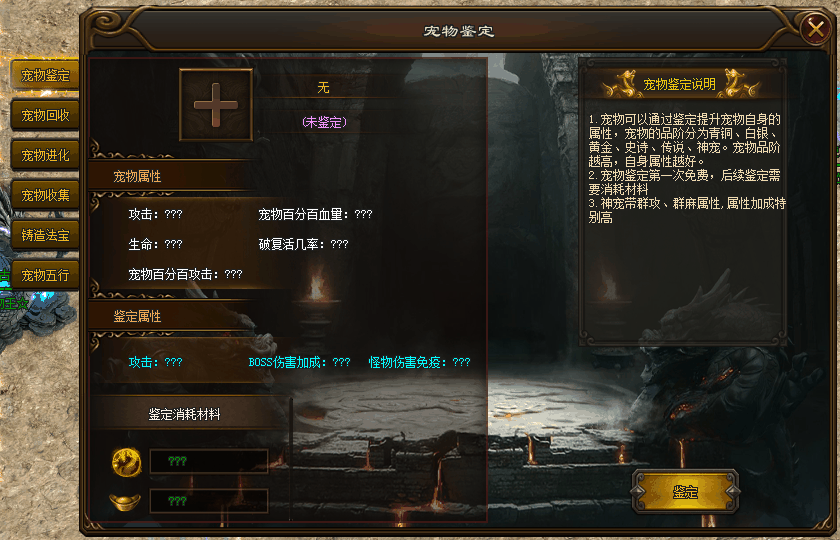Show the 宠物收集 tab
Viewport: 840px width, 540px height.
point(45,195)
